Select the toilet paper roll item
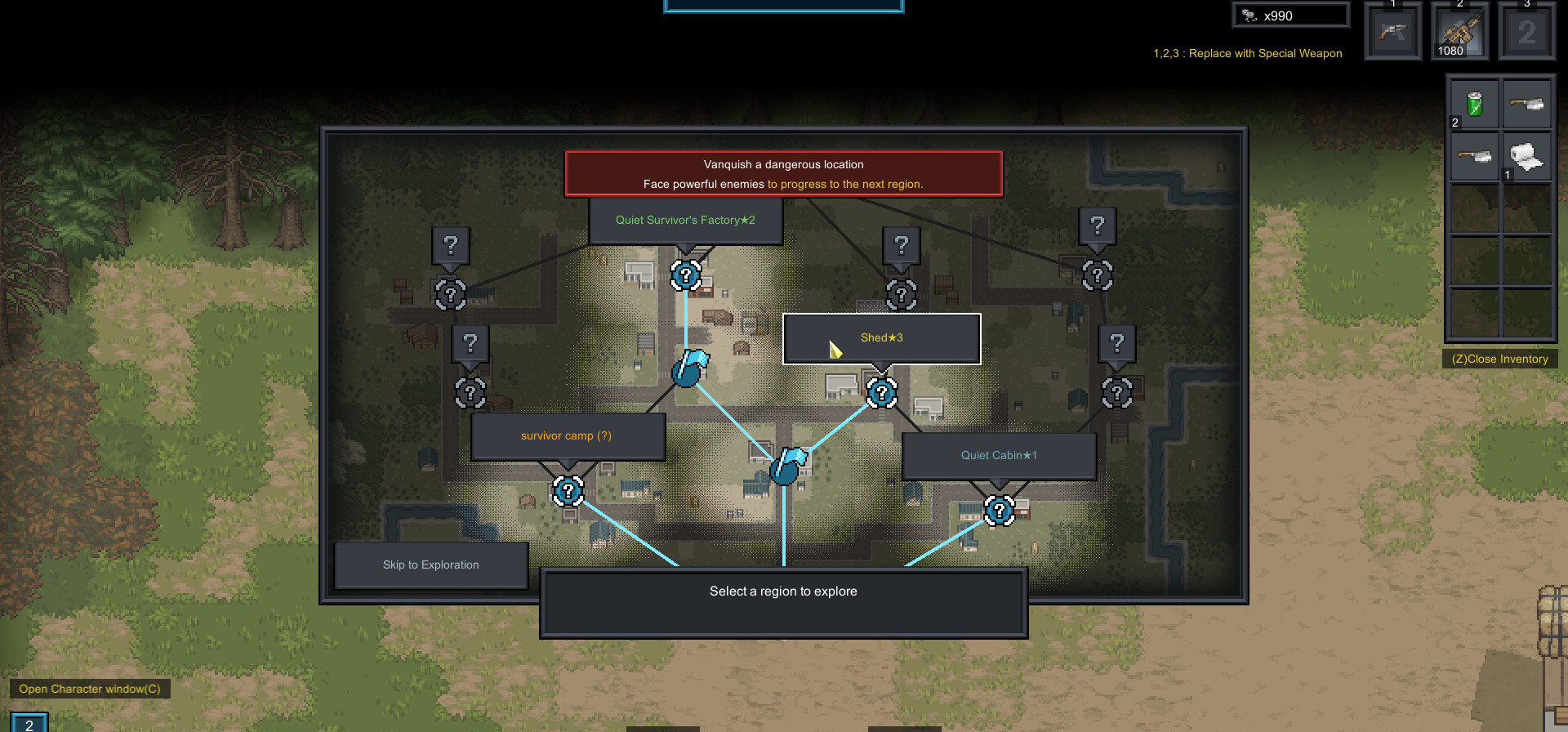Image resolution: width=1568 pixels, height=732 pixels. (x=1526, y=156)
